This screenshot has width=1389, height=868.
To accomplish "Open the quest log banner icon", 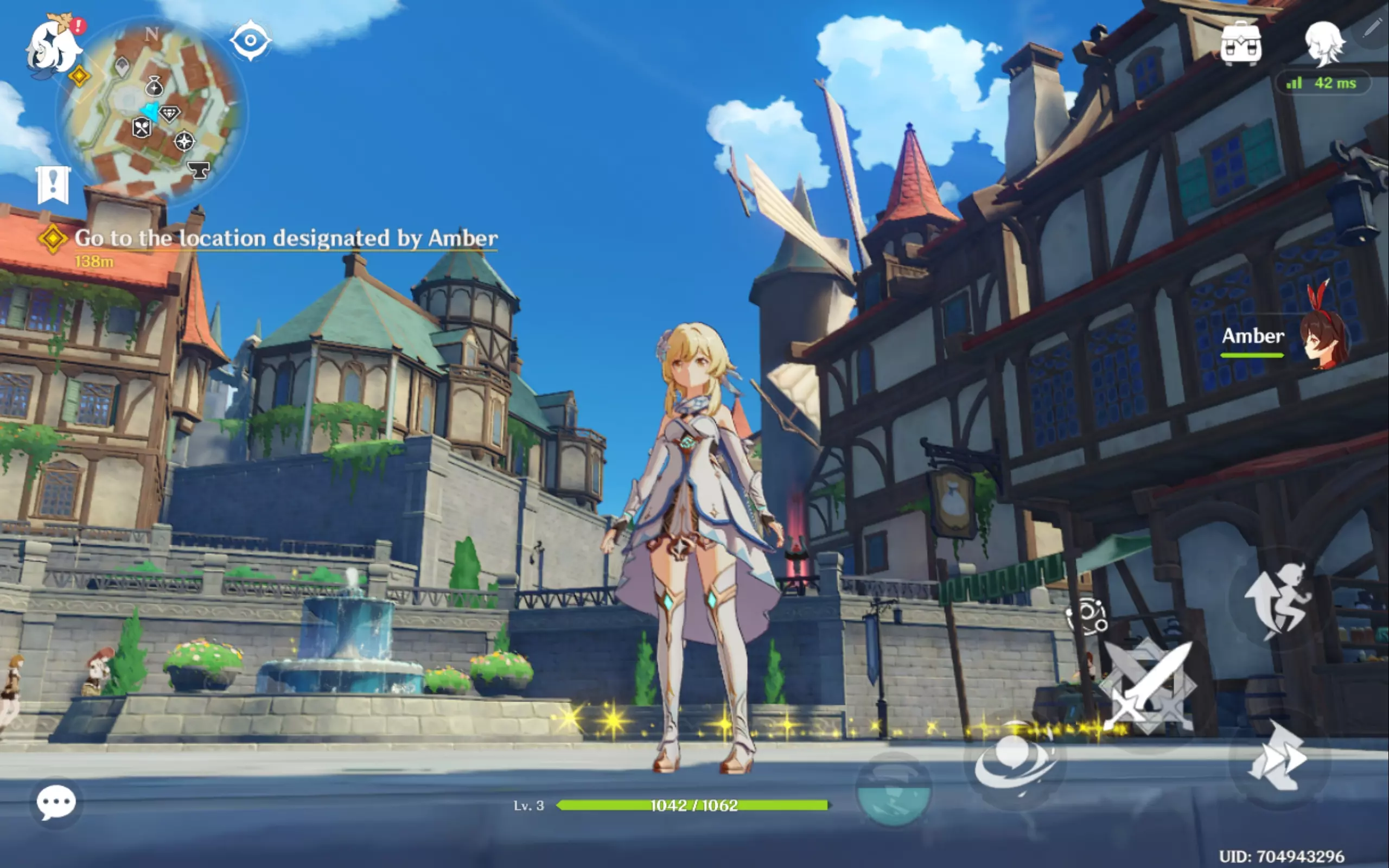I will (x=53, y=185).
